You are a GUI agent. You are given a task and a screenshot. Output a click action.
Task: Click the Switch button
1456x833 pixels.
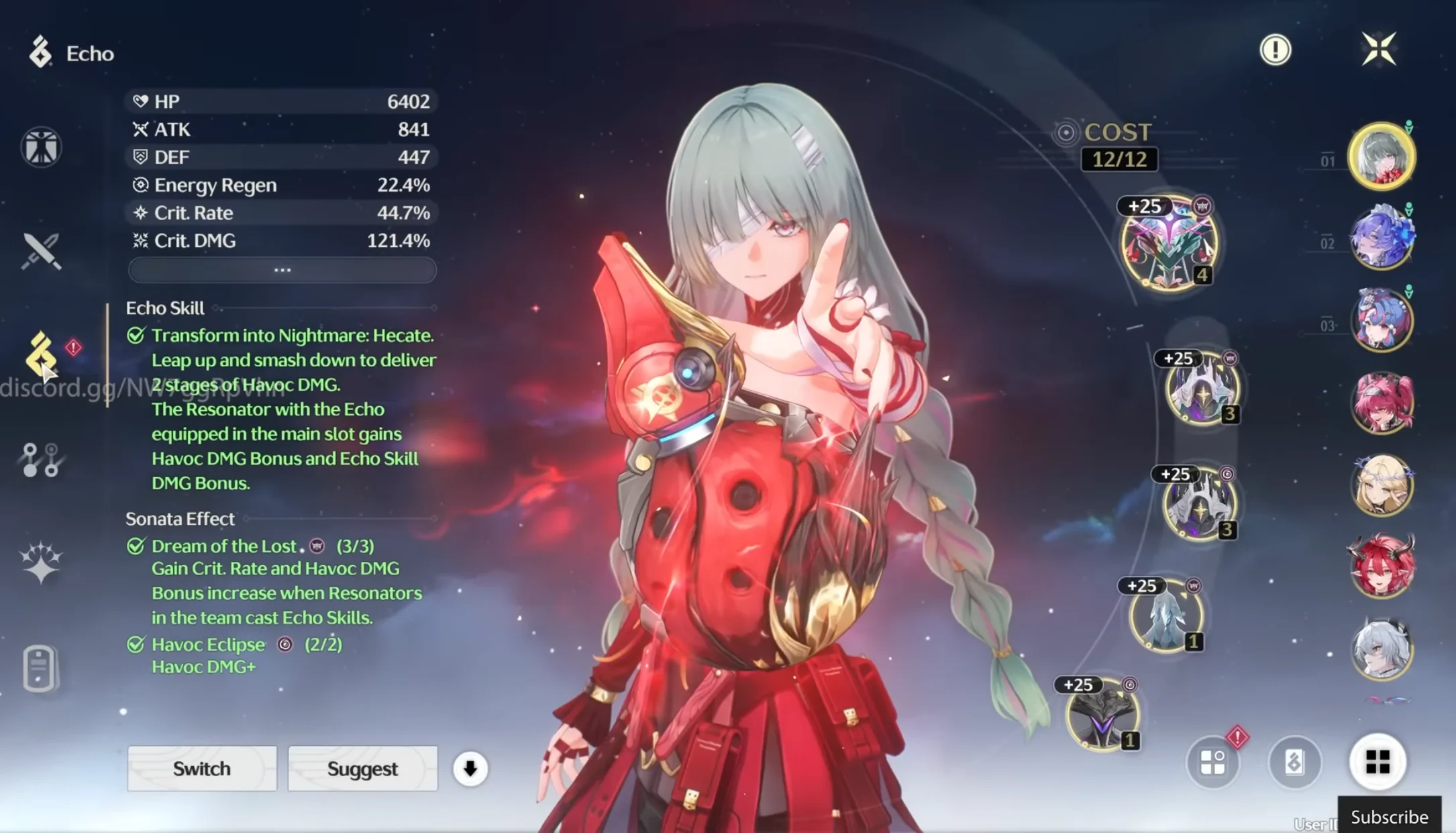pyautogui.click(x=201, y=769)
